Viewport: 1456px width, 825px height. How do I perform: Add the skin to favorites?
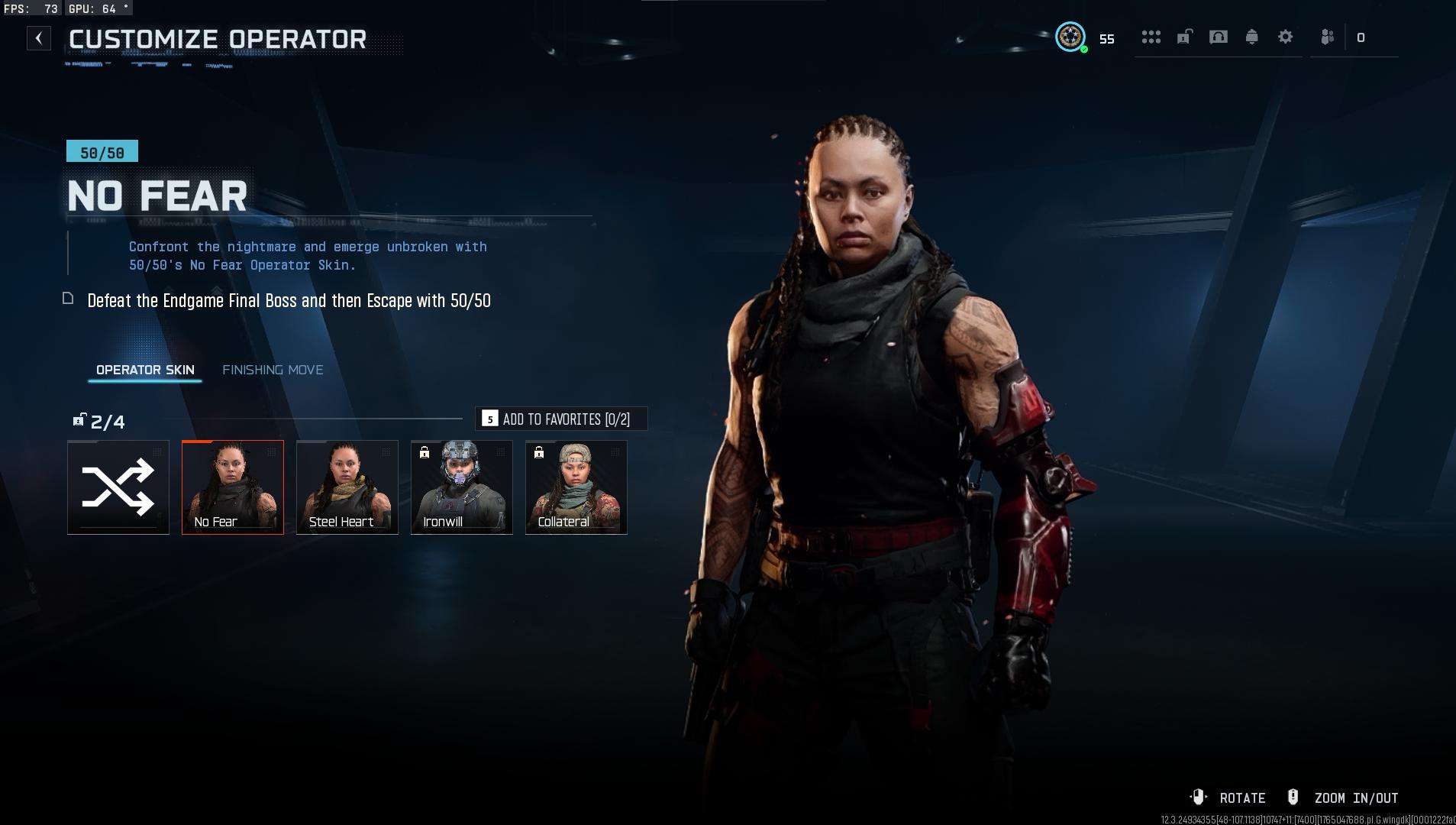pyautogui.click(x=561, y=419)
